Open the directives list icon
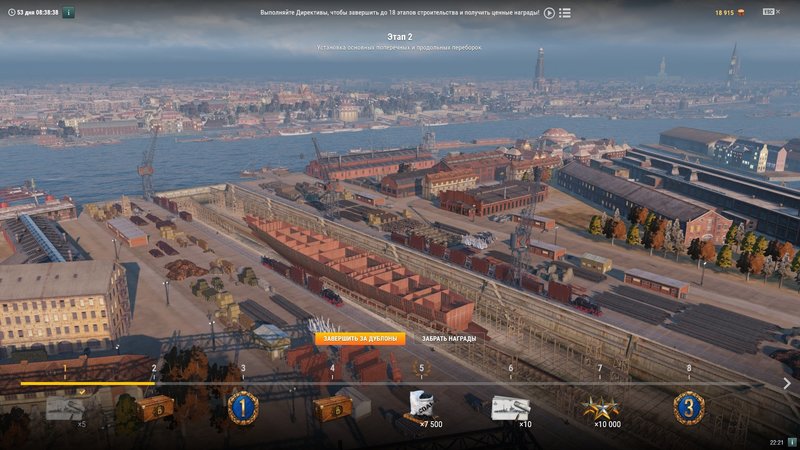This screenshot has height=450, width=800. coord(565,13)
